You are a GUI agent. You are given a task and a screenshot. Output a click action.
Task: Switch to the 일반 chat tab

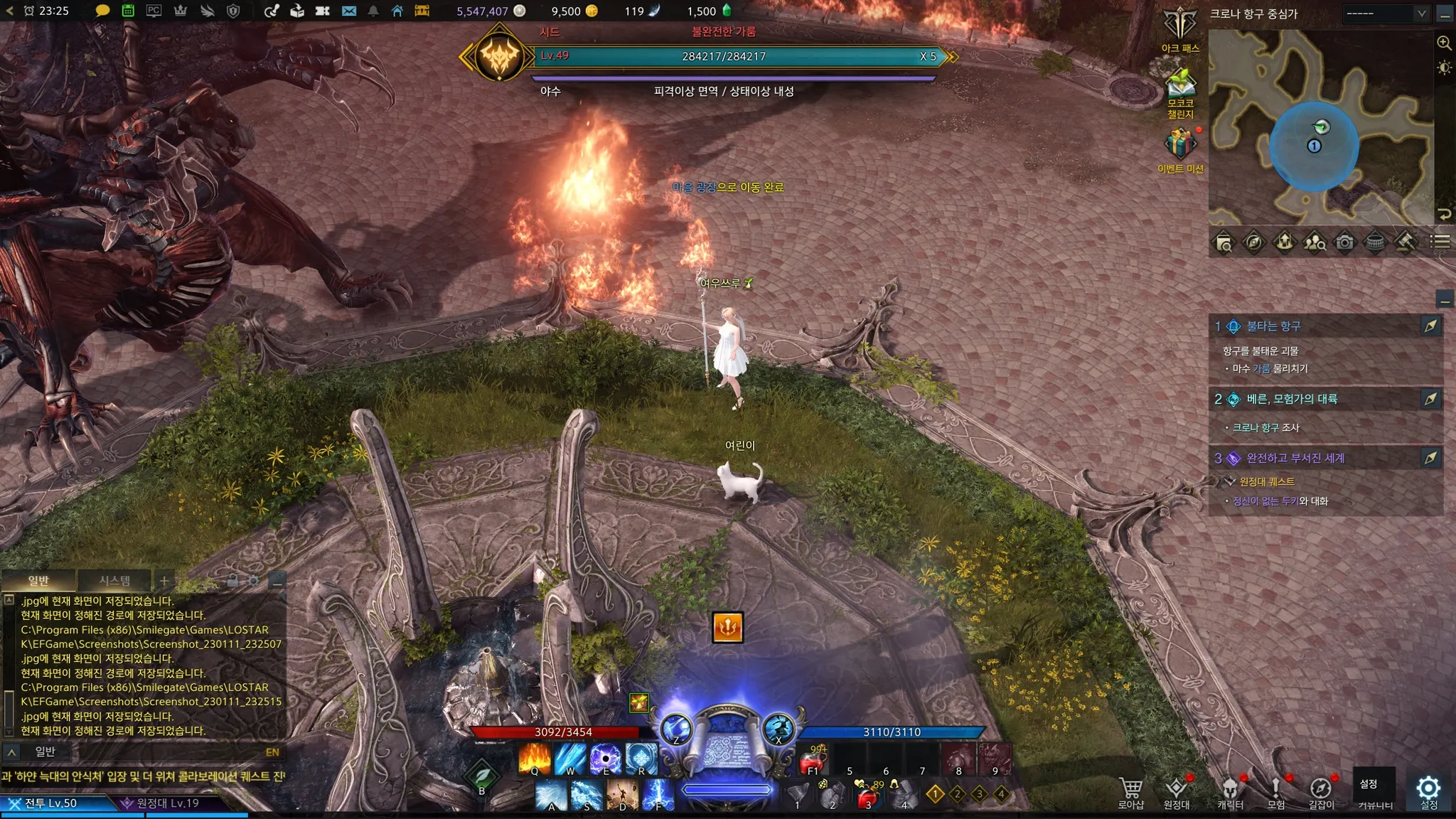click(38, 580)
